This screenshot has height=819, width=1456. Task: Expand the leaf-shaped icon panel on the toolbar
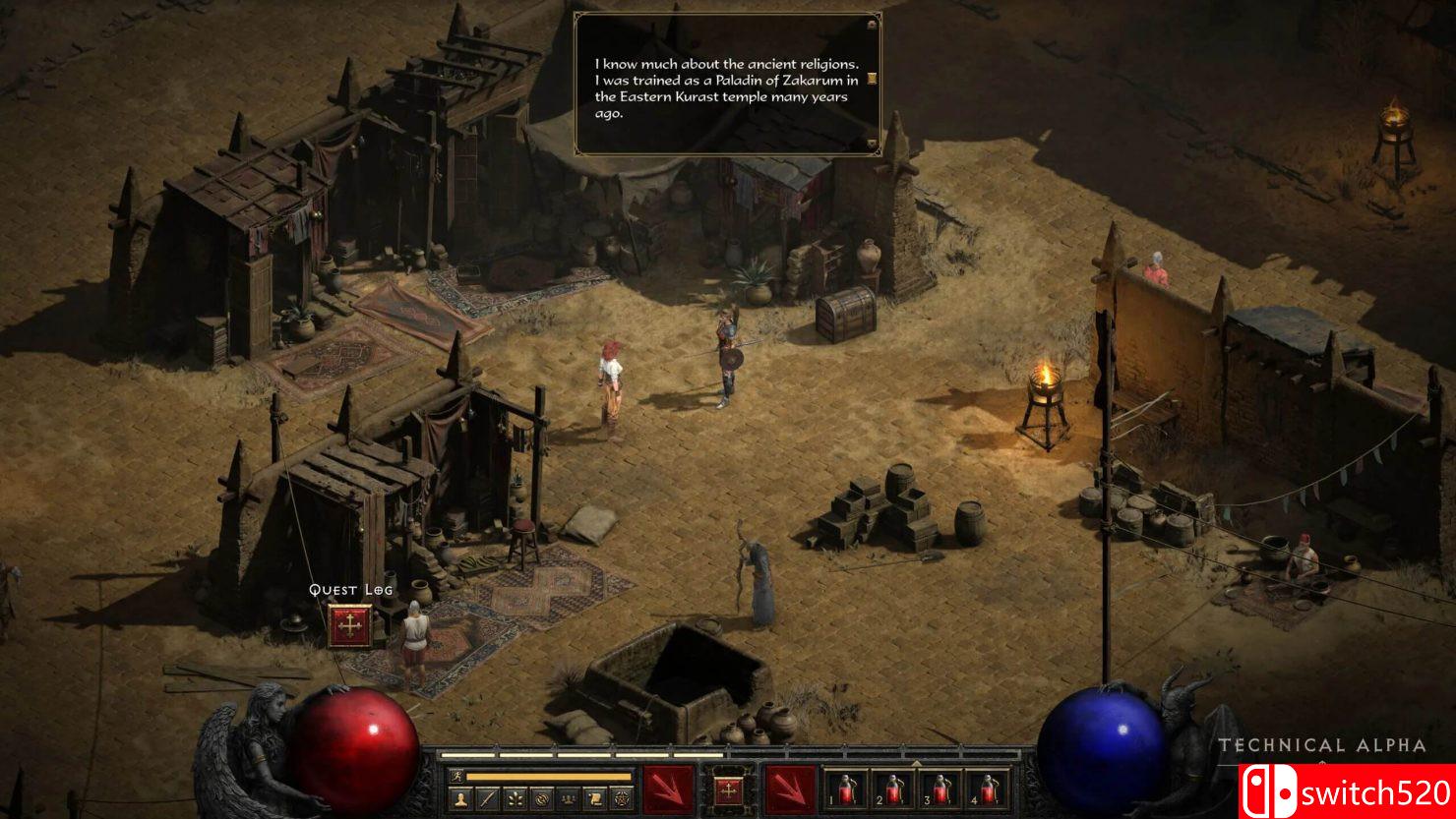[515, 798]
